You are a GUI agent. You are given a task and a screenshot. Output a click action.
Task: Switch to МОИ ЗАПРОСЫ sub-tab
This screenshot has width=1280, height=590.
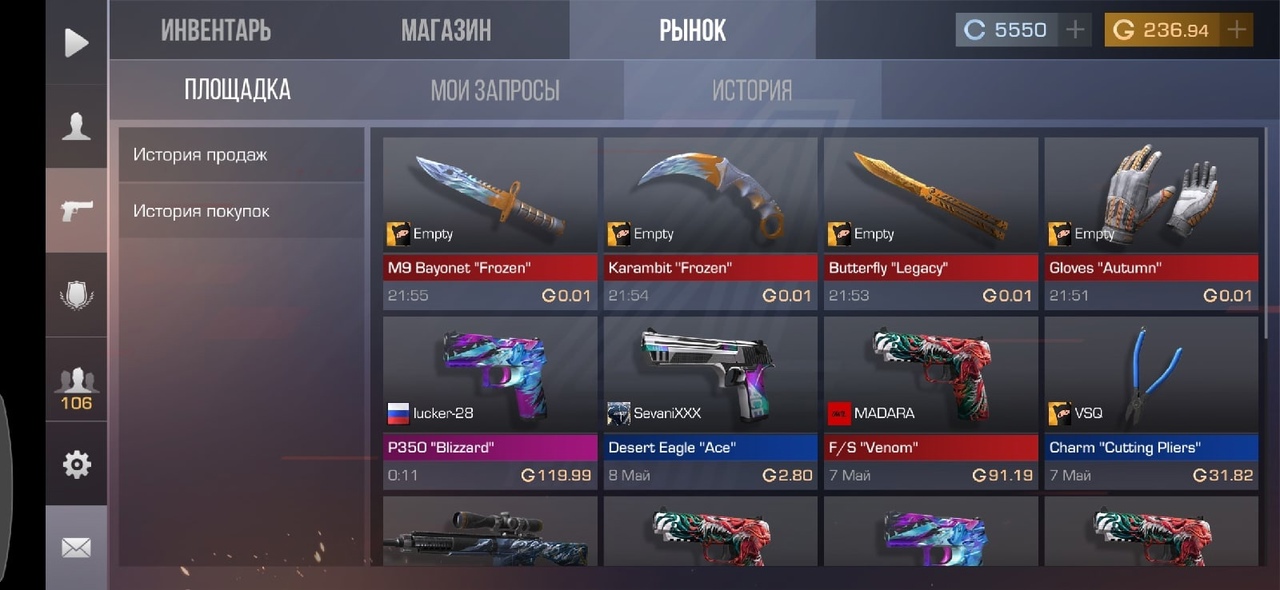tap(495, 91)
